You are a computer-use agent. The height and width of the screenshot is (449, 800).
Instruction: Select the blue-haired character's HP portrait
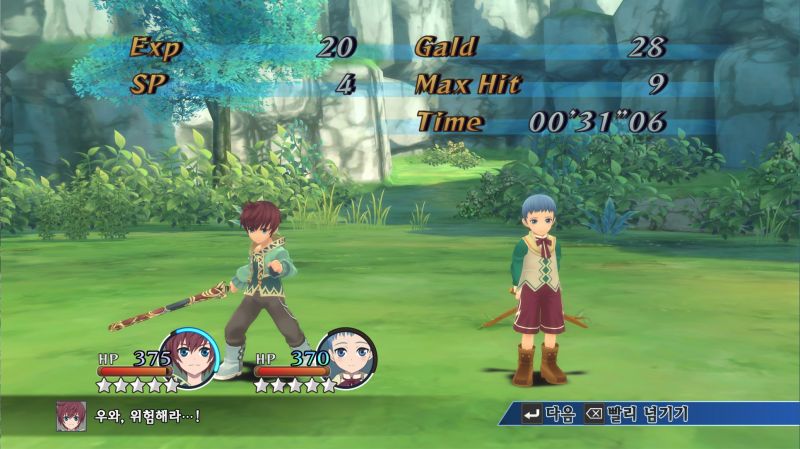coord(346,356)
